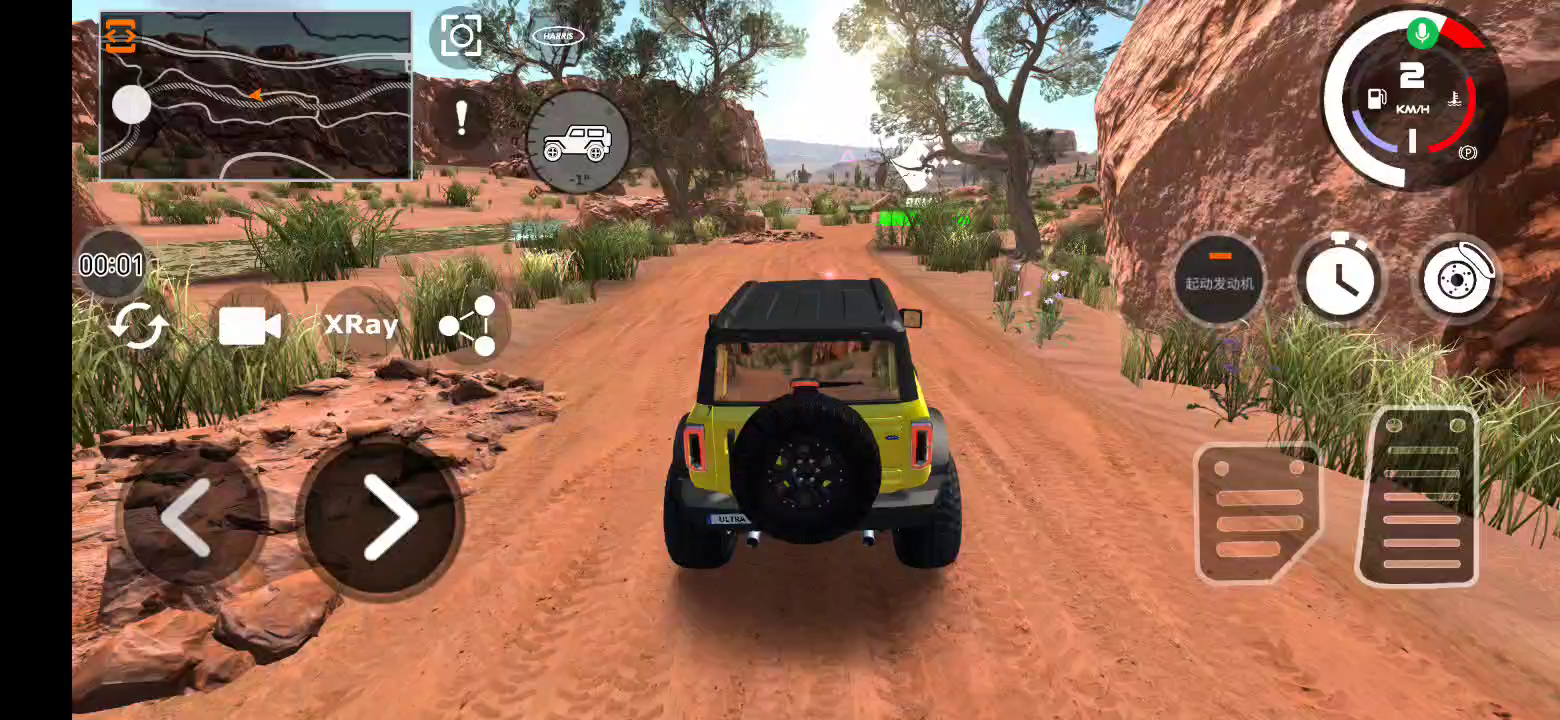The width and height of the screenshot is (1560, 720).
Task: Expand the map with the orange arrows icon
Action: (120, 35)
